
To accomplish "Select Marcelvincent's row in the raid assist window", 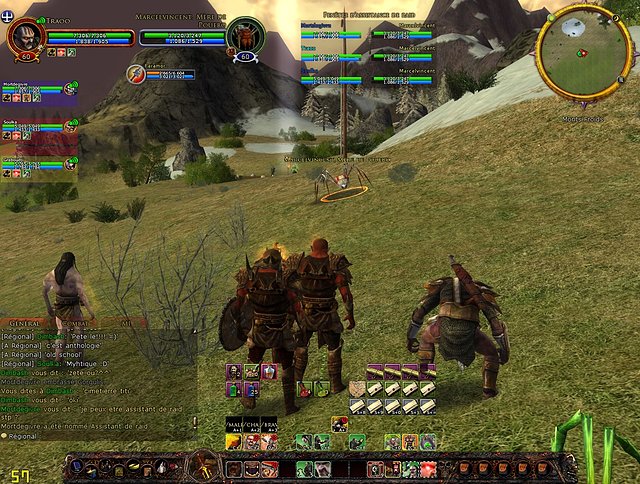I will pos(400,33).
